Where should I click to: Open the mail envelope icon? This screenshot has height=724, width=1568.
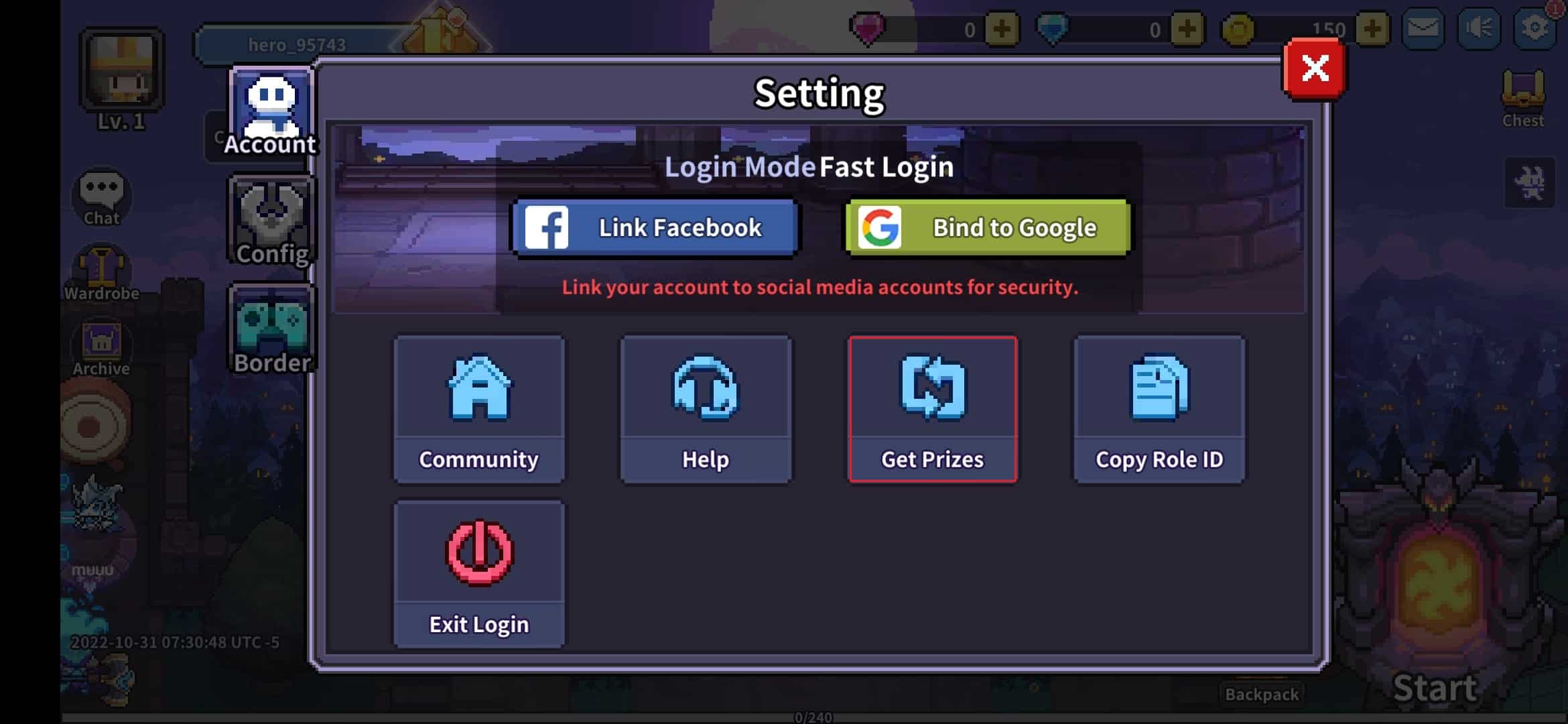(1423, 29)
